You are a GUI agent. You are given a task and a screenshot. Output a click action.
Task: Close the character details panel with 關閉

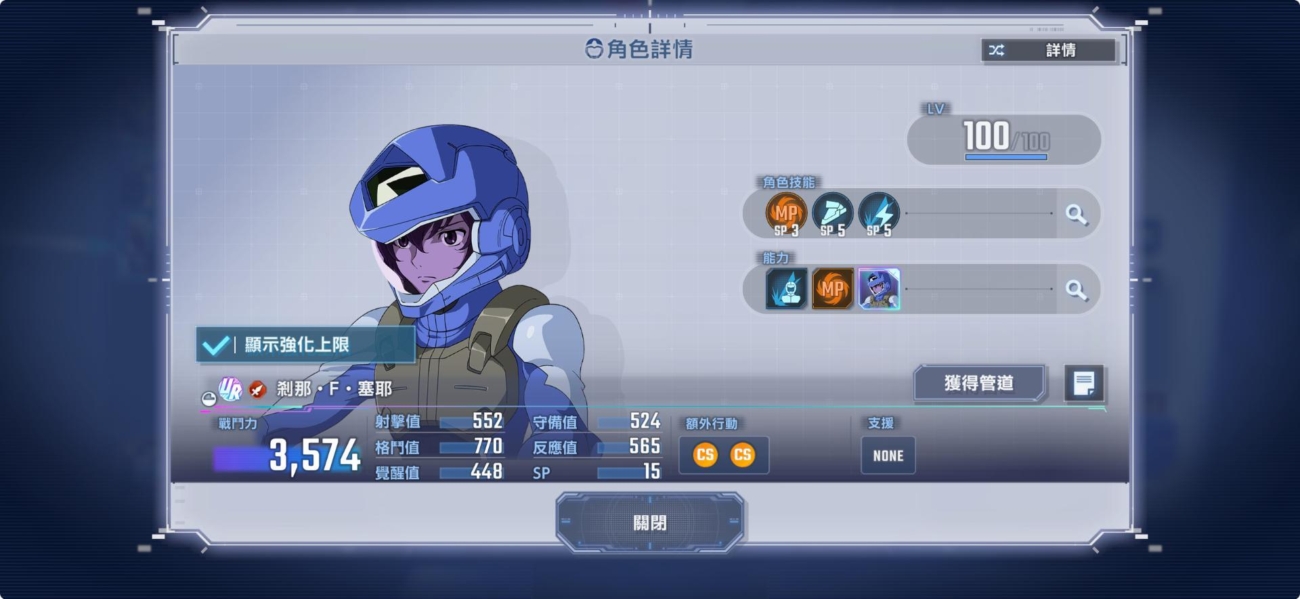click(650, 523)
